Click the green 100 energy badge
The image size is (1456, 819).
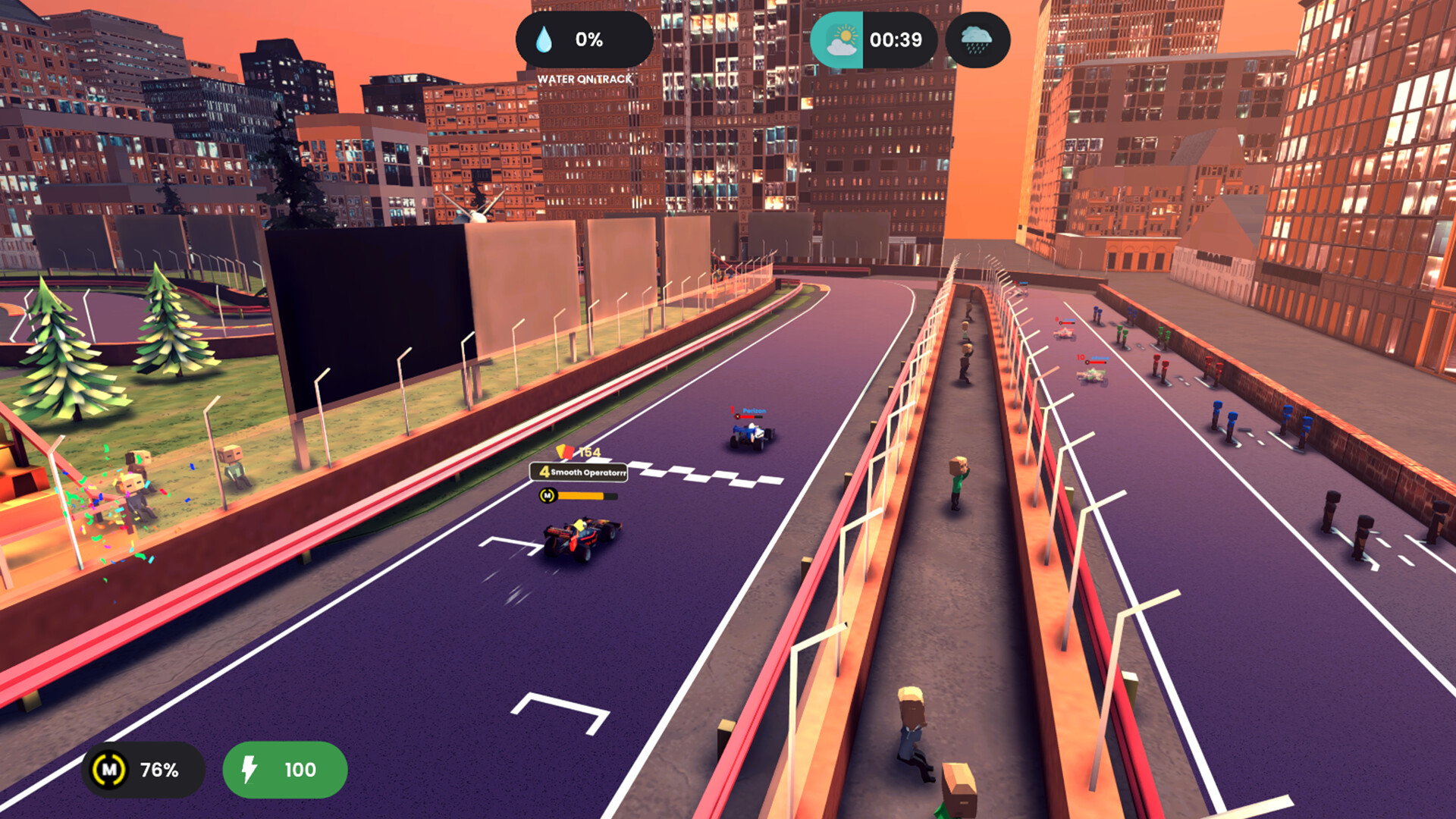pyautogui.click(x=284, y=770)
